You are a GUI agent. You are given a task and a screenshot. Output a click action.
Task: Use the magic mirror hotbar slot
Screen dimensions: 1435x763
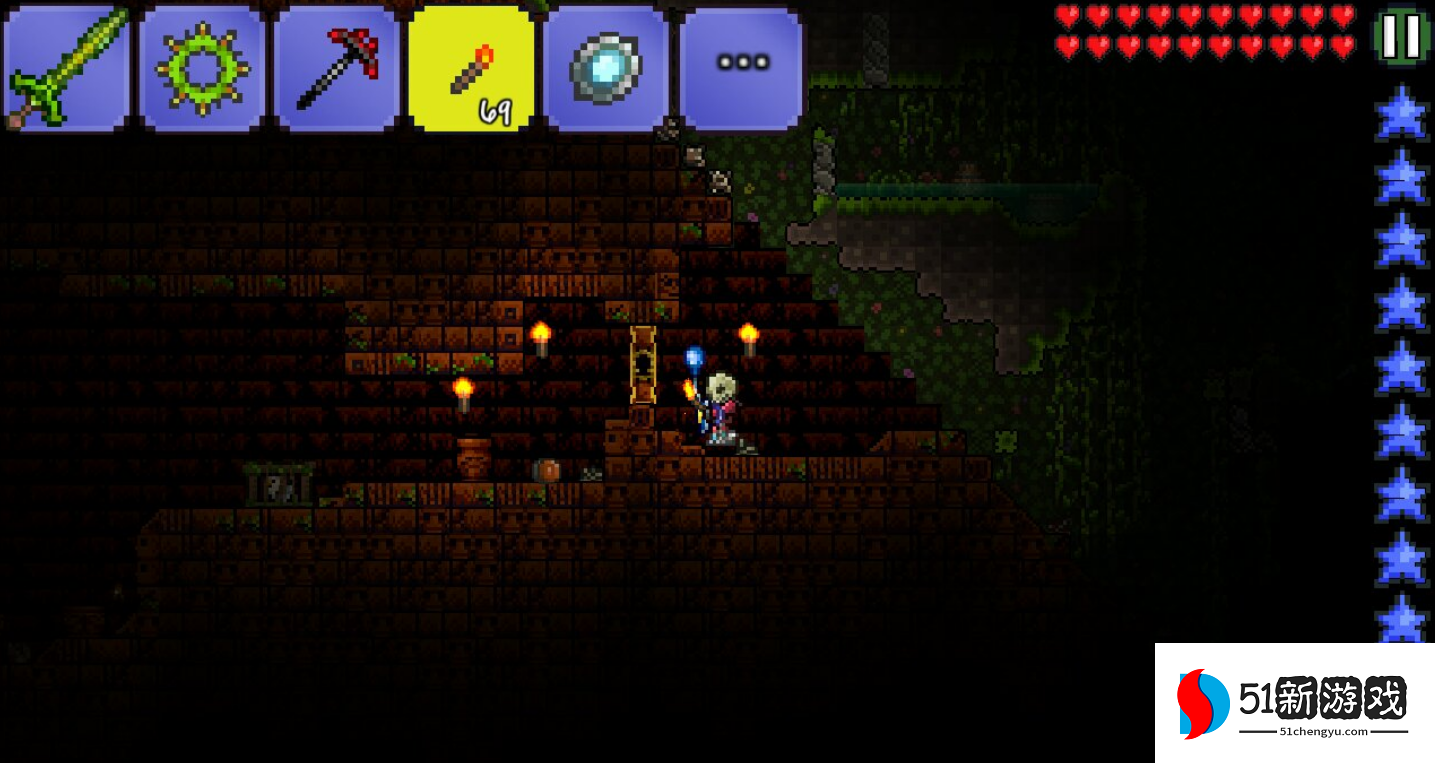[x=606, y=68]
